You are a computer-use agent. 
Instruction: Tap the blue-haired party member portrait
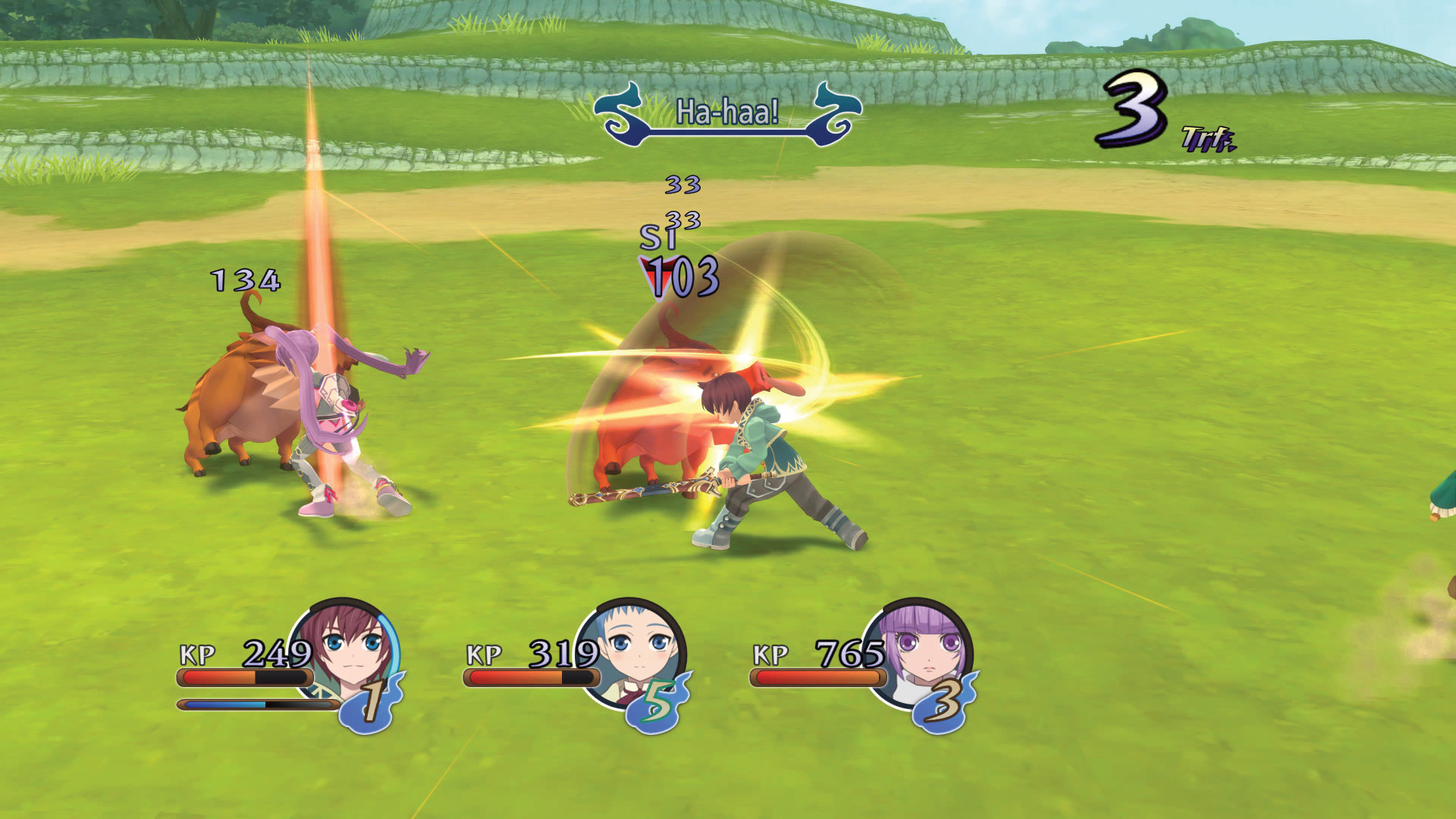pyautogui.click(x=635, y=651)
